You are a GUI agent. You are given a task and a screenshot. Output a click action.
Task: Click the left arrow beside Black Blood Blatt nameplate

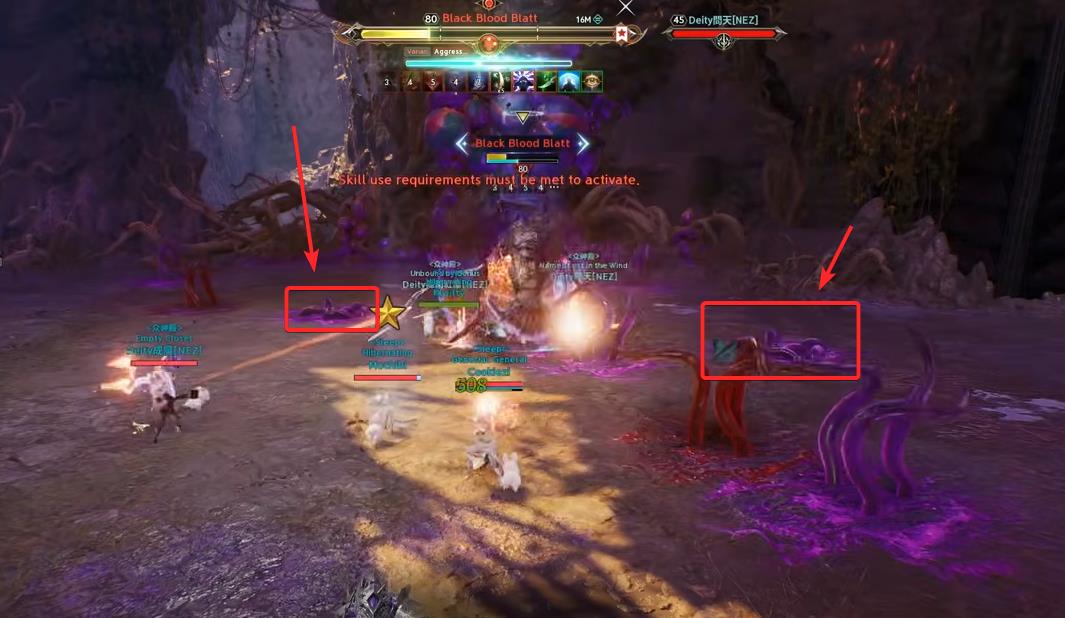(461, 144)
